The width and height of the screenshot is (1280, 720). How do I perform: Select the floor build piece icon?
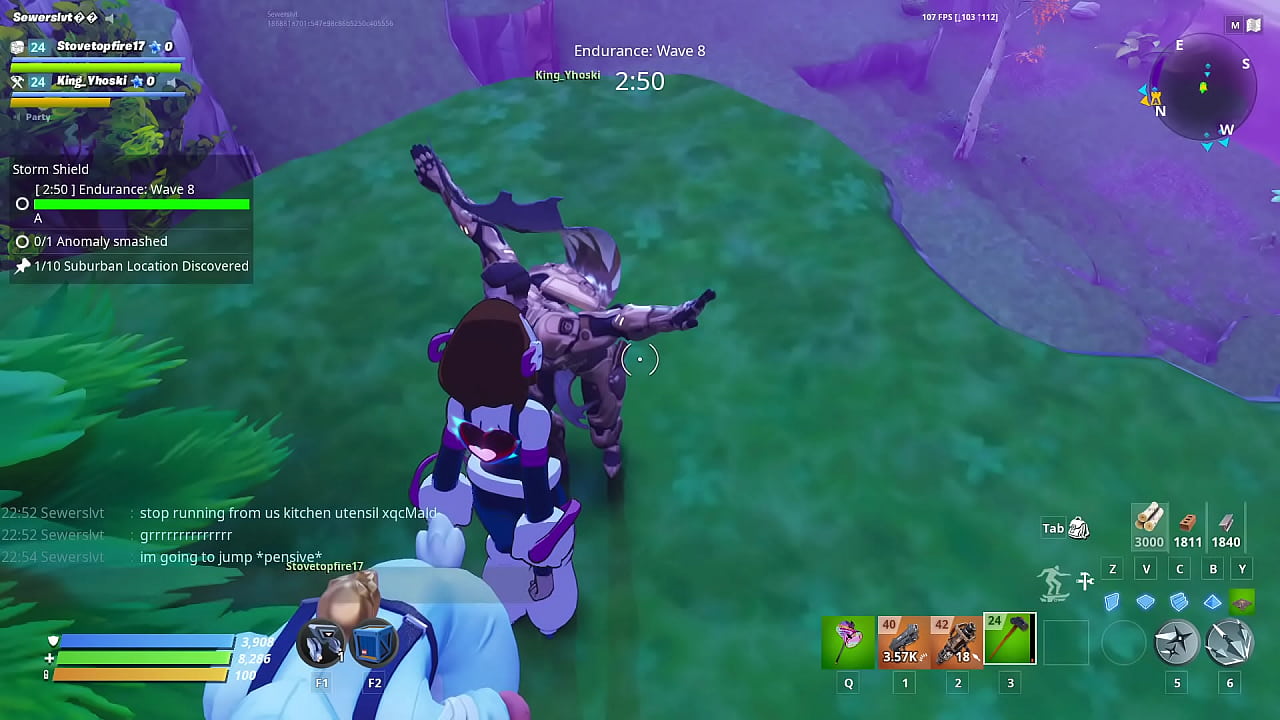(x=1146, y=602)
